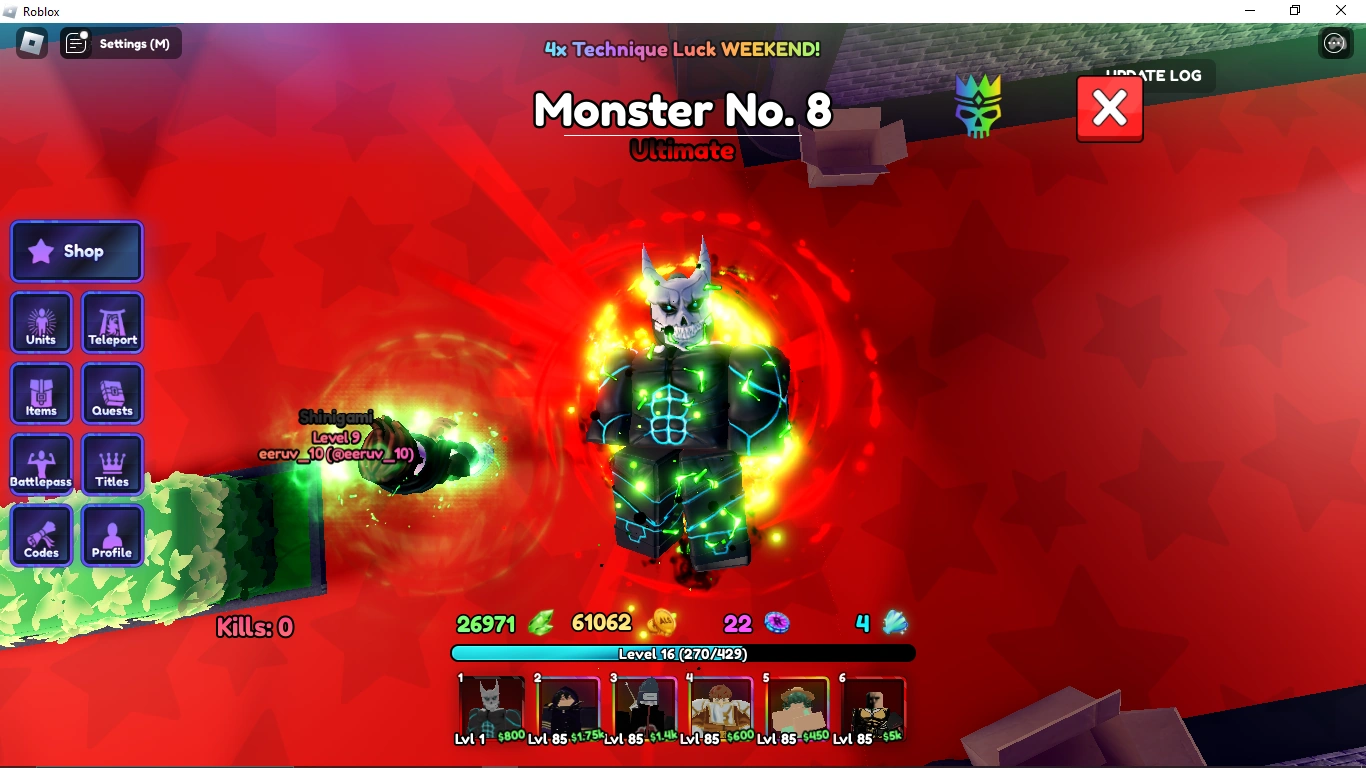Open the Teleport menu
The width and height of the screenshot is (1366, 768).
[x=112, y=322]
